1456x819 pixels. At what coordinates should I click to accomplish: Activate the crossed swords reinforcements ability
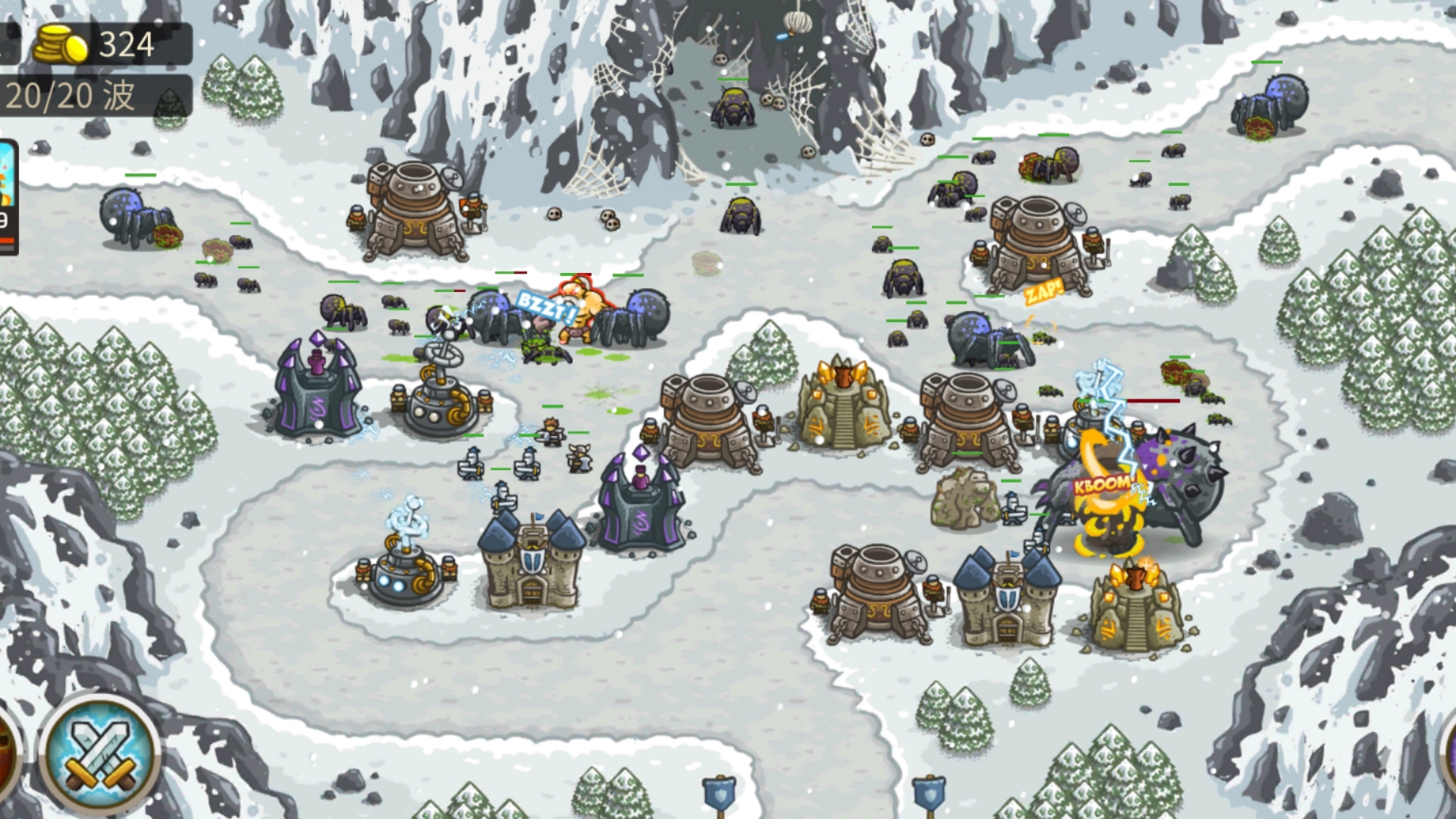(x=99, y=750)
